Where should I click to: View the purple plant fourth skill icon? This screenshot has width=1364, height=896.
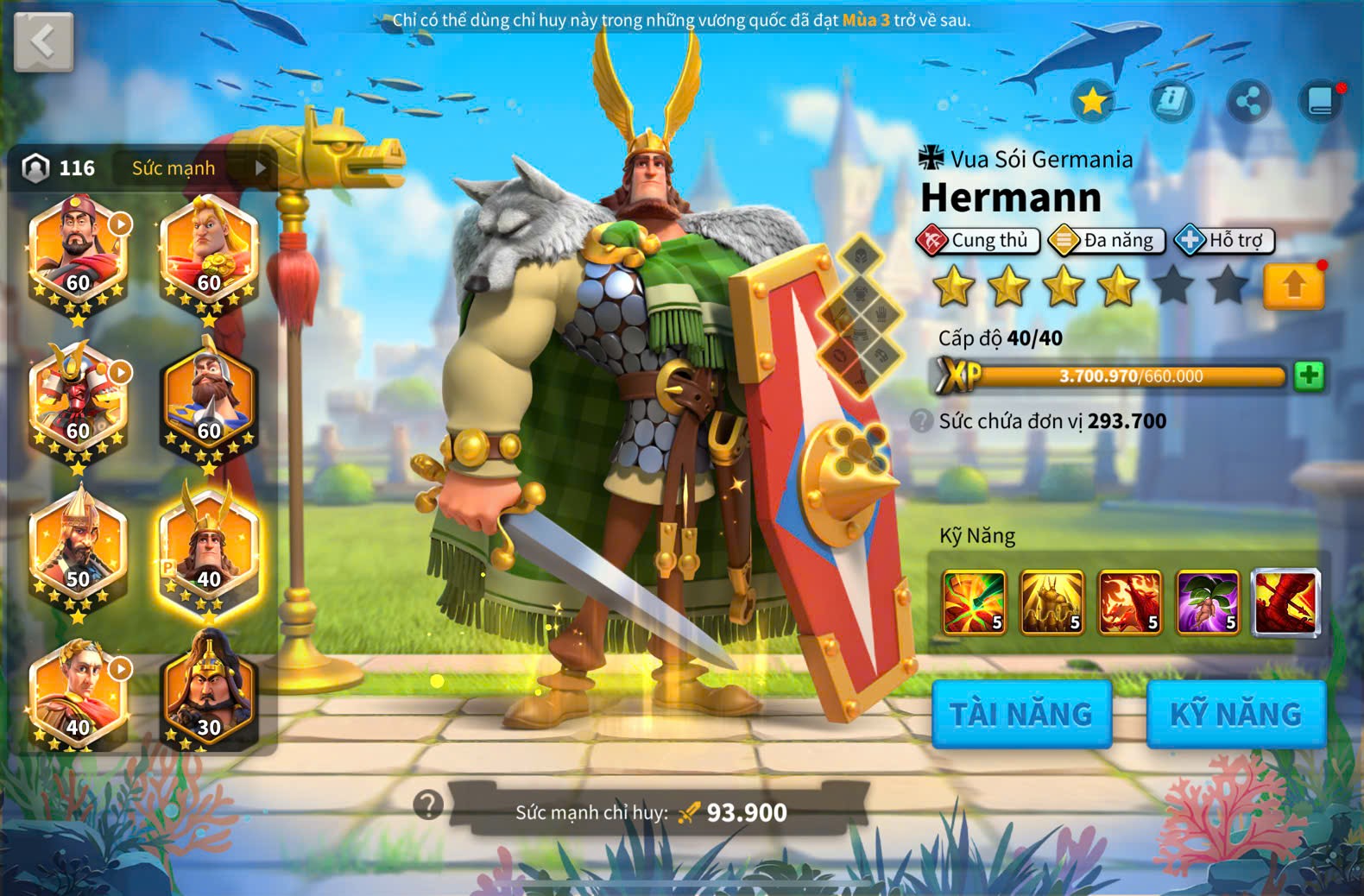[1208, 602]
